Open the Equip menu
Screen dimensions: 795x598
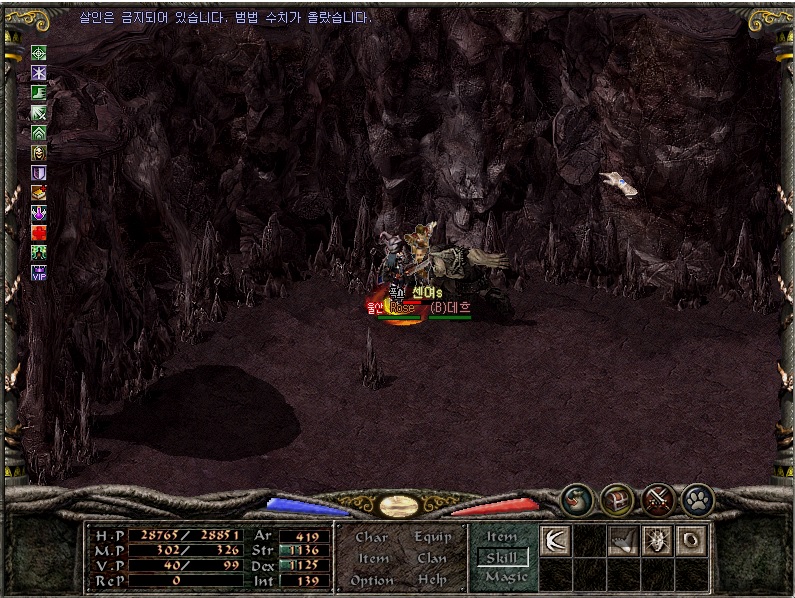tap(432, 537)
